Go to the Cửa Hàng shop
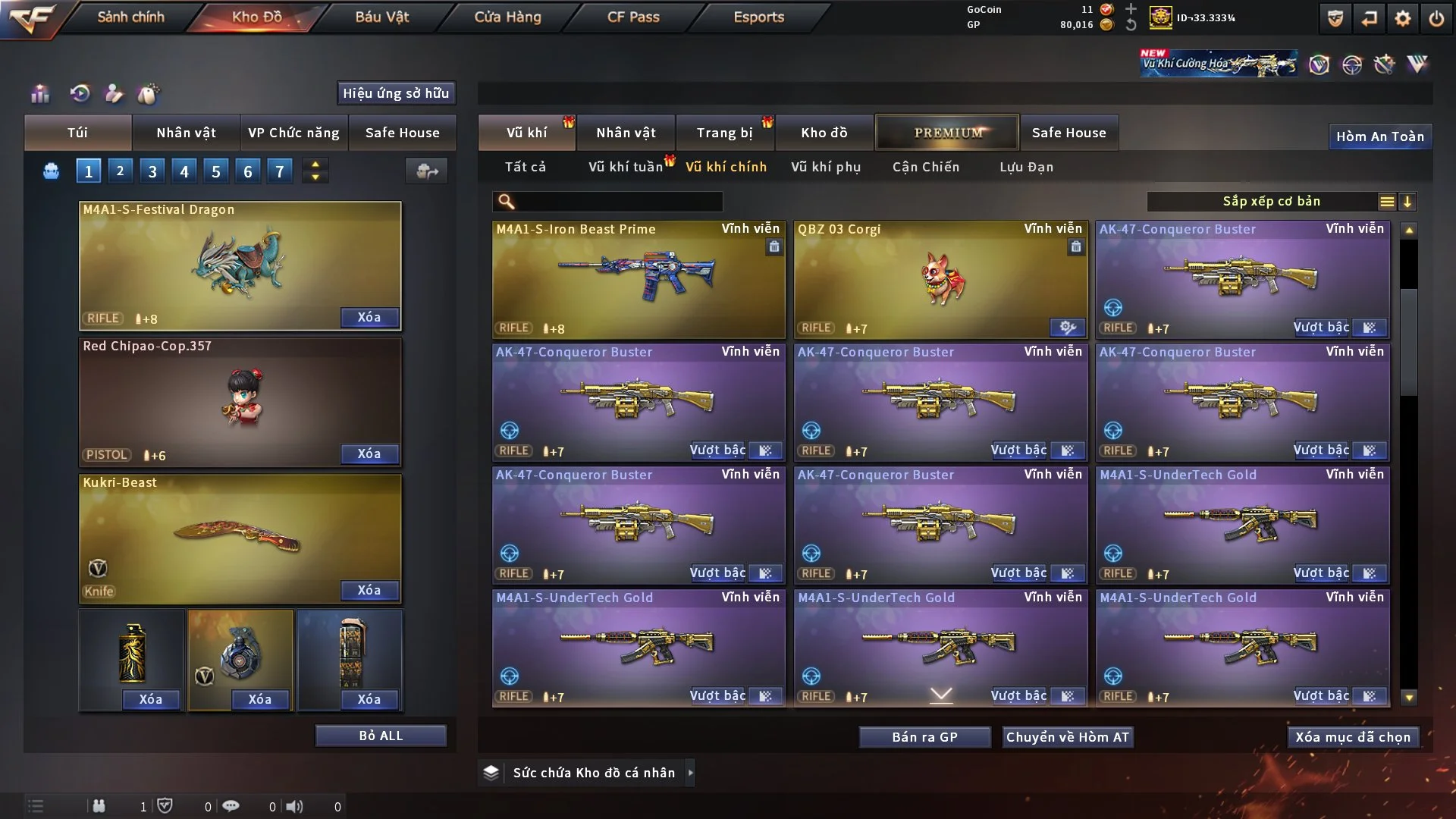The height and width of the screenshot is (819, 1456). coord(507,17)
